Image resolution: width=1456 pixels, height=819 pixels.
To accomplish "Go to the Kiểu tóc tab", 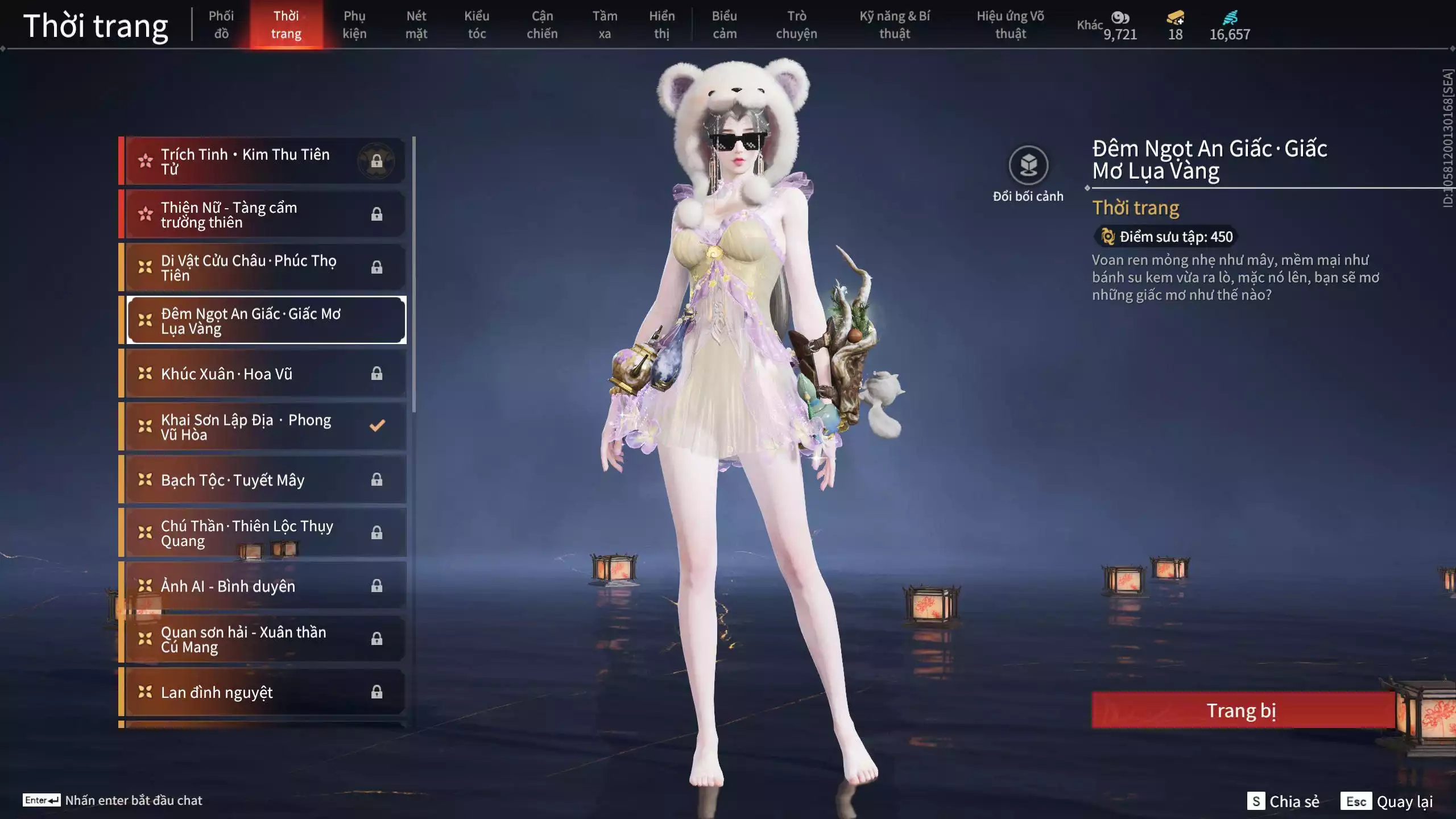I will click(477, 24).
